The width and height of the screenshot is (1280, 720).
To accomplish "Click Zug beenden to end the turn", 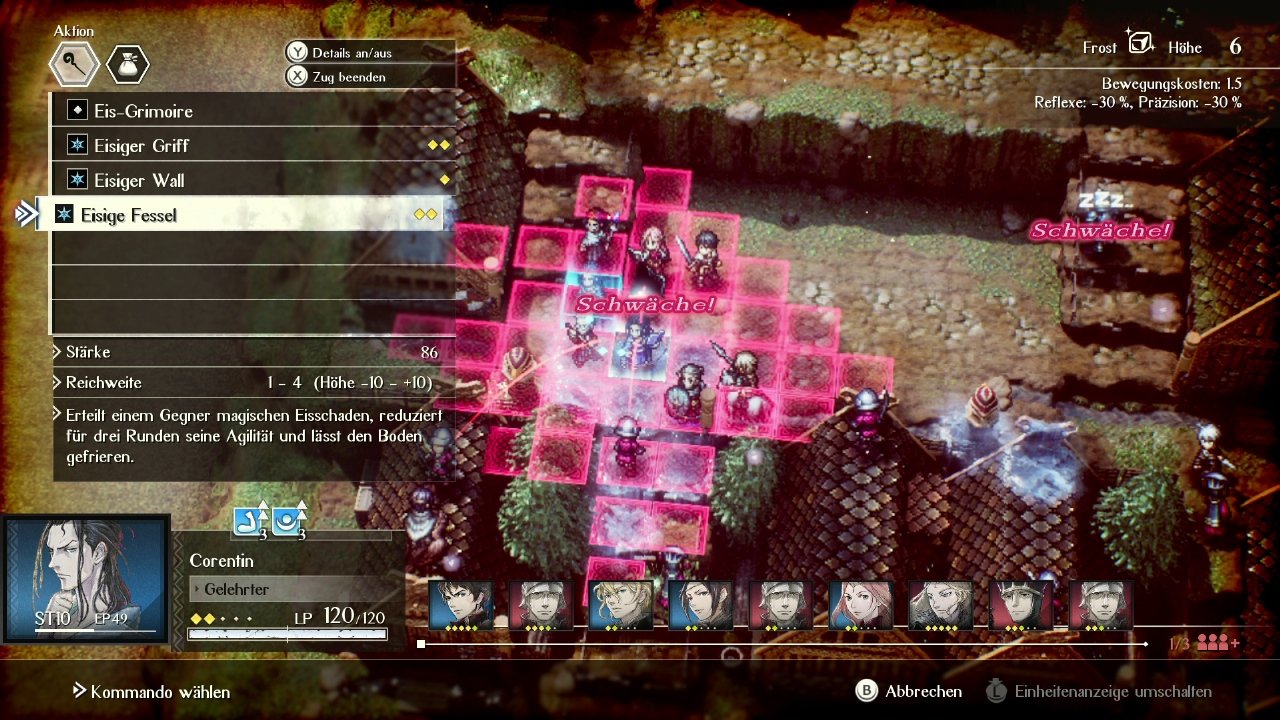I will tap(348, 77).
